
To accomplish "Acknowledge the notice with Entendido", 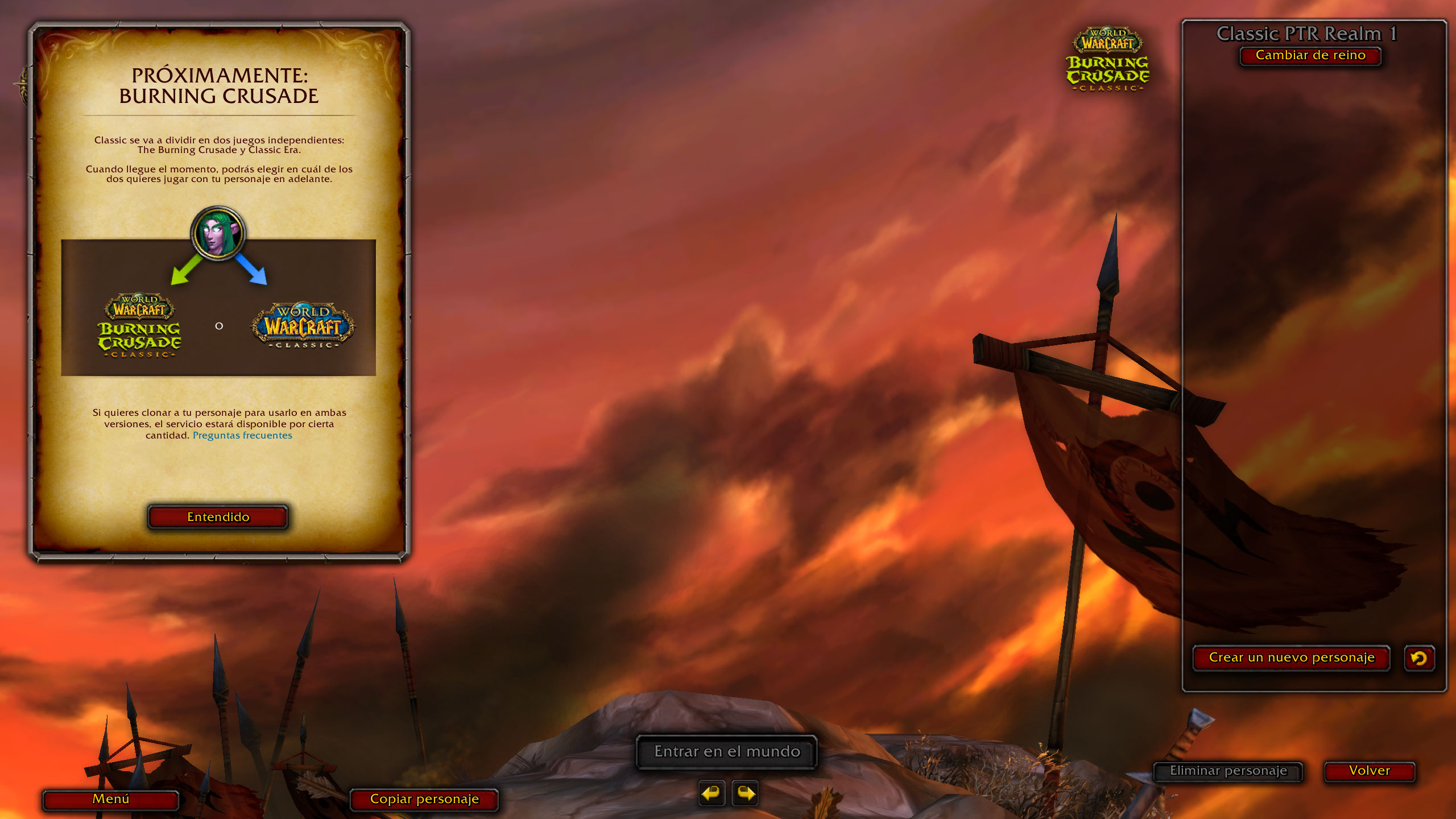I will point(218,517).
